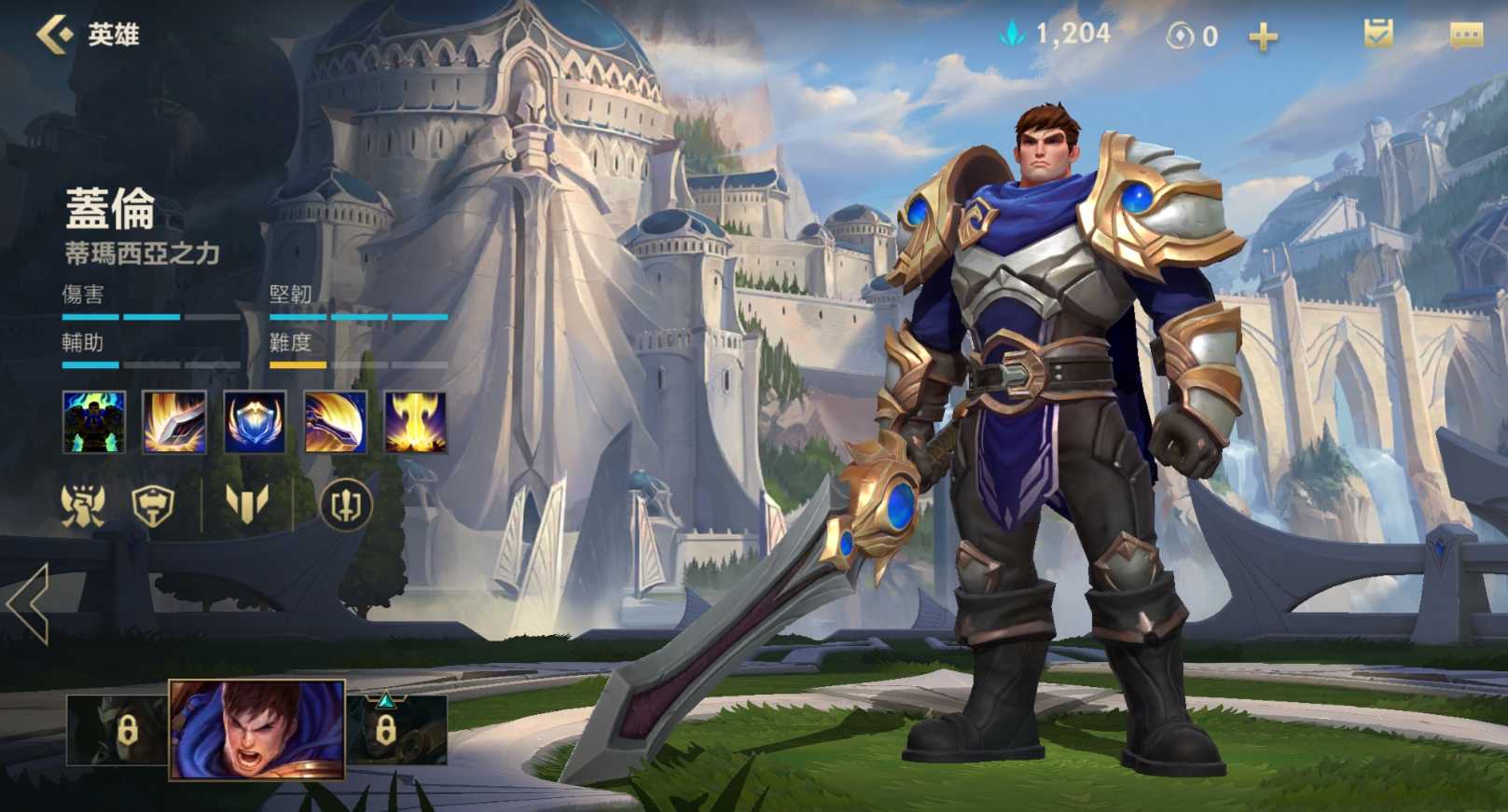Click the winged fist crest role icon

point(83,506)
